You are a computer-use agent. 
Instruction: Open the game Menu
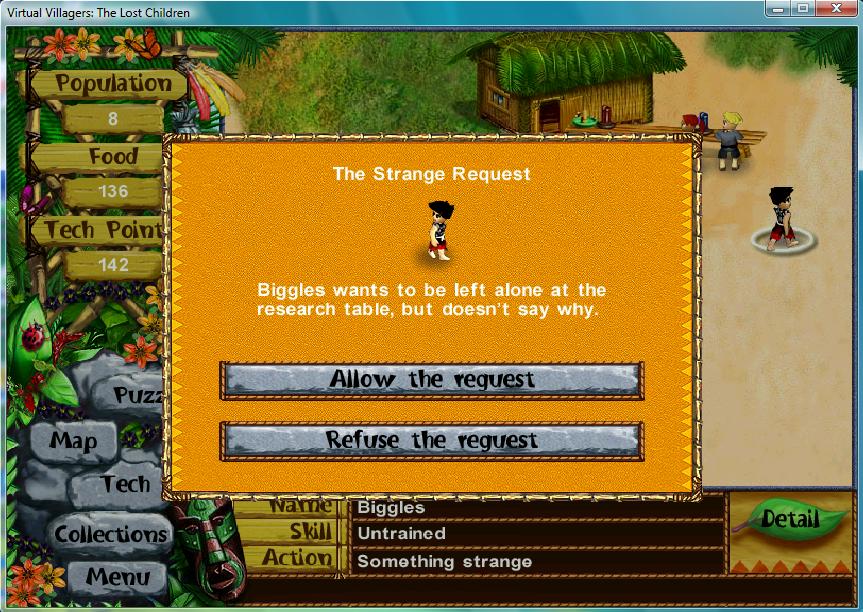[x=117, y=576]
